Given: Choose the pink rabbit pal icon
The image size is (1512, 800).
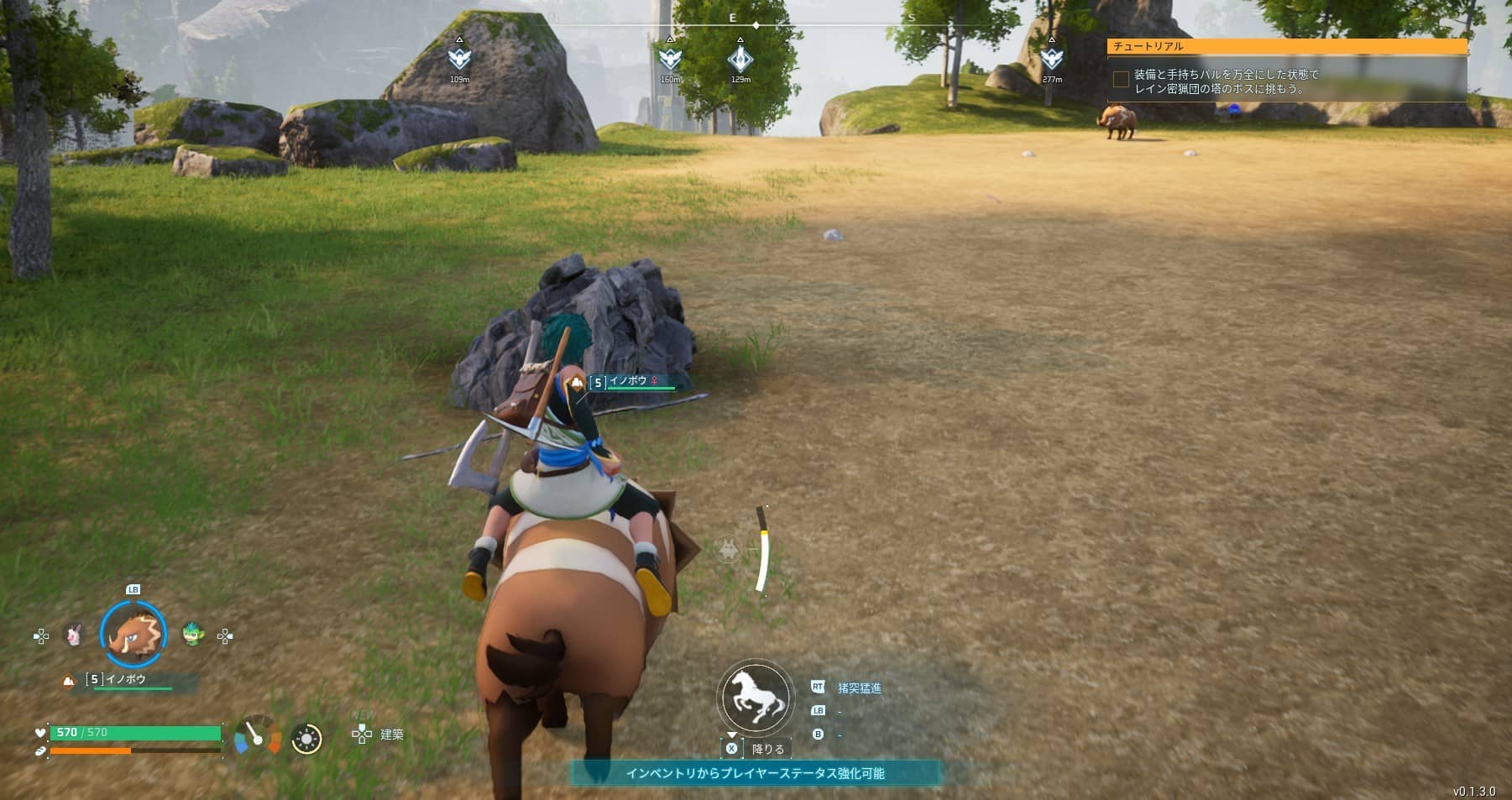Looking at the screenshot, I should pos(74,635).
